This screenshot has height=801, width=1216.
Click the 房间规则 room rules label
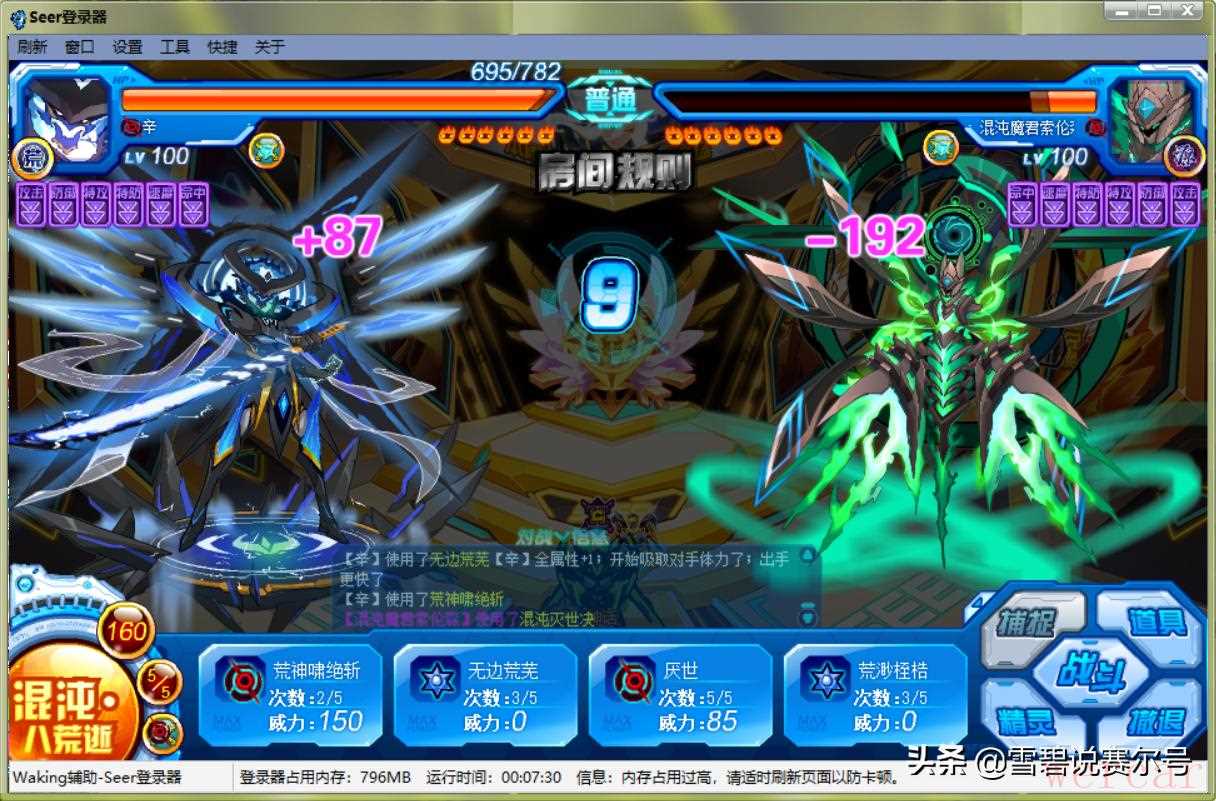614,172
